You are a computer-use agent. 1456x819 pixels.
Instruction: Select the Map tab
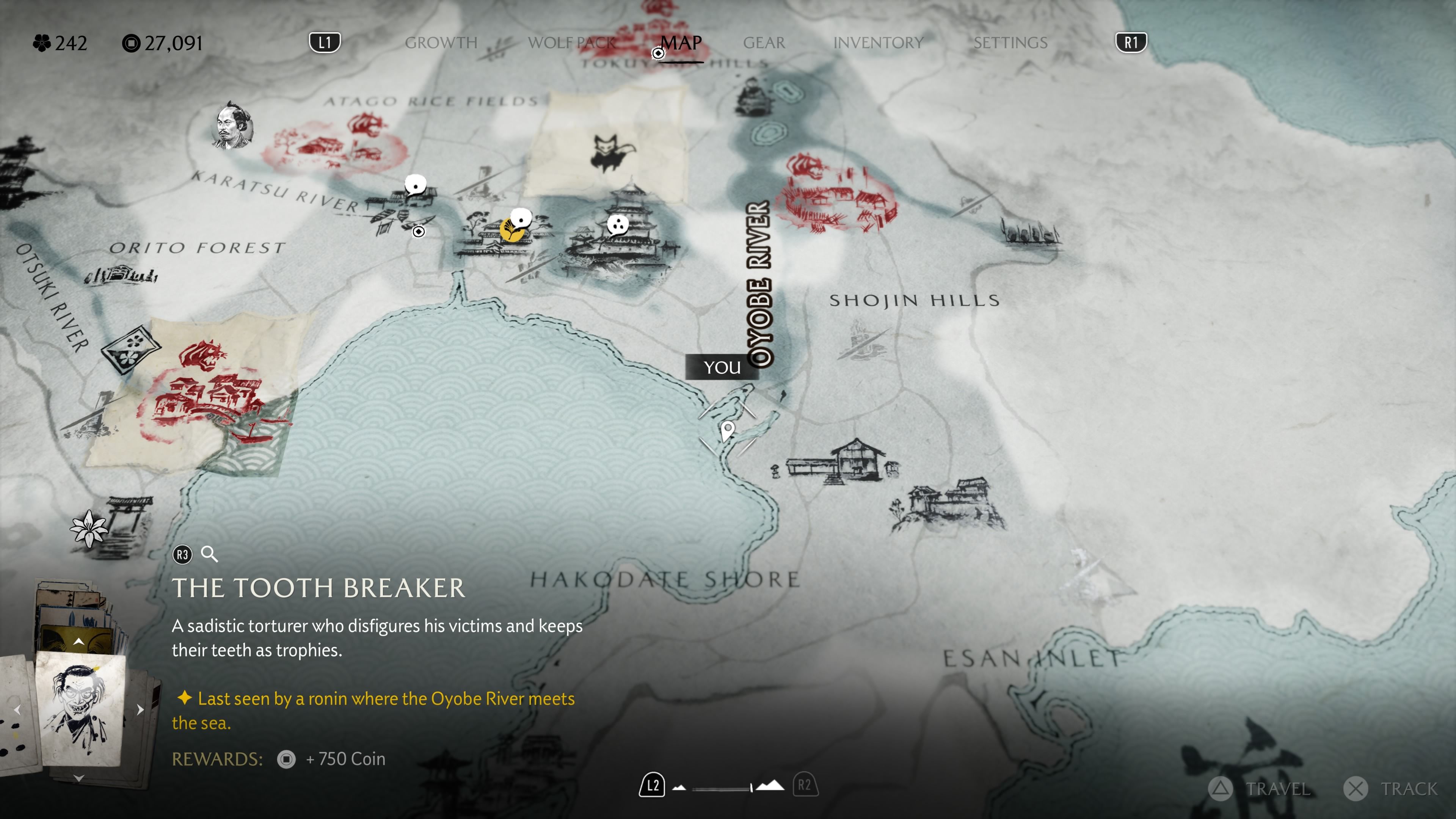(x=681, y=43)
